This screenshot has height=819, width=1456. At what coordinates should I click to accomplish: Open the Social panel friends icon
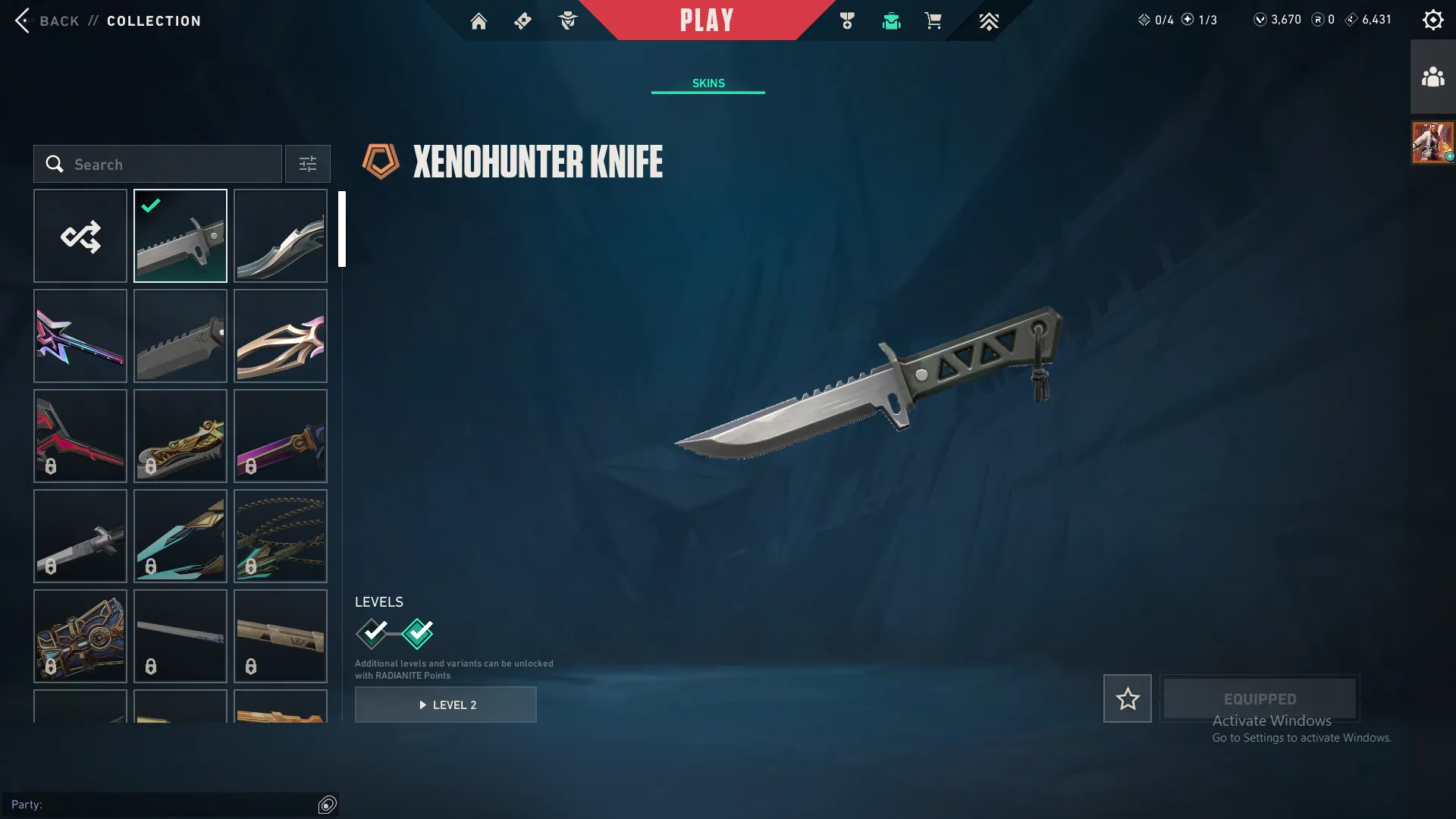point(1432,75)
